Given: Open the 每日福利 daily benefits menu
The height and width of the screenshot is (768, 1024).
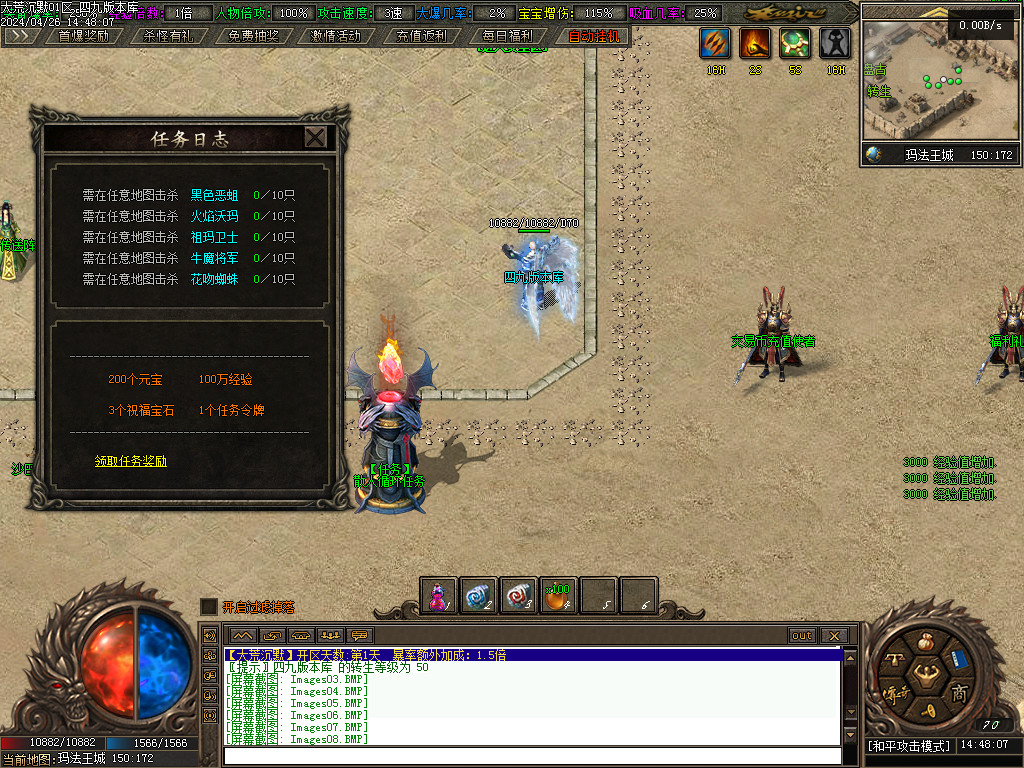Looking at the screenshot, I should pyautogui.click(x=506, y=36).
